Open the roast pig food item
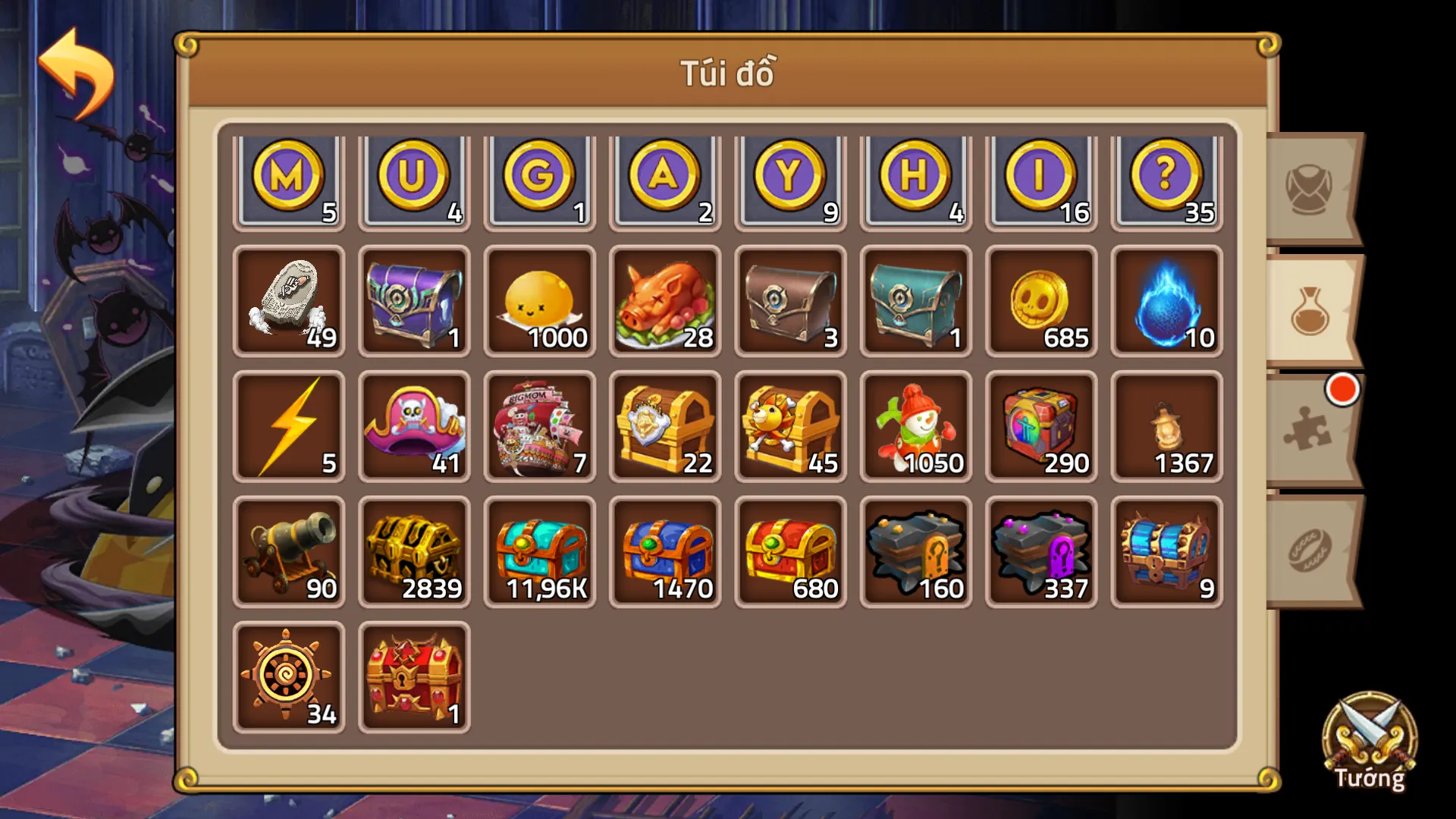The height and width of the screenshot is (819, 1456). 665,302
